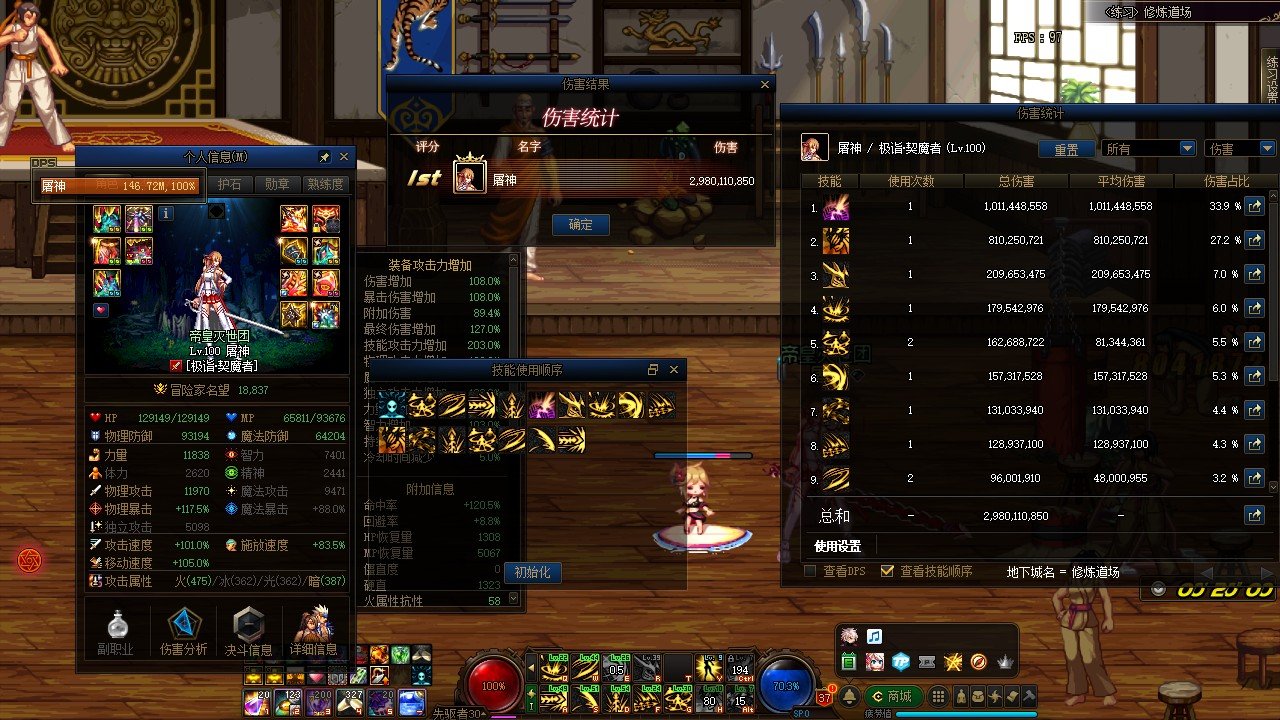Enable the 查看DPS checkbox
The width and height of the screenshot is (1280, 720).
(x=811, y=572)
